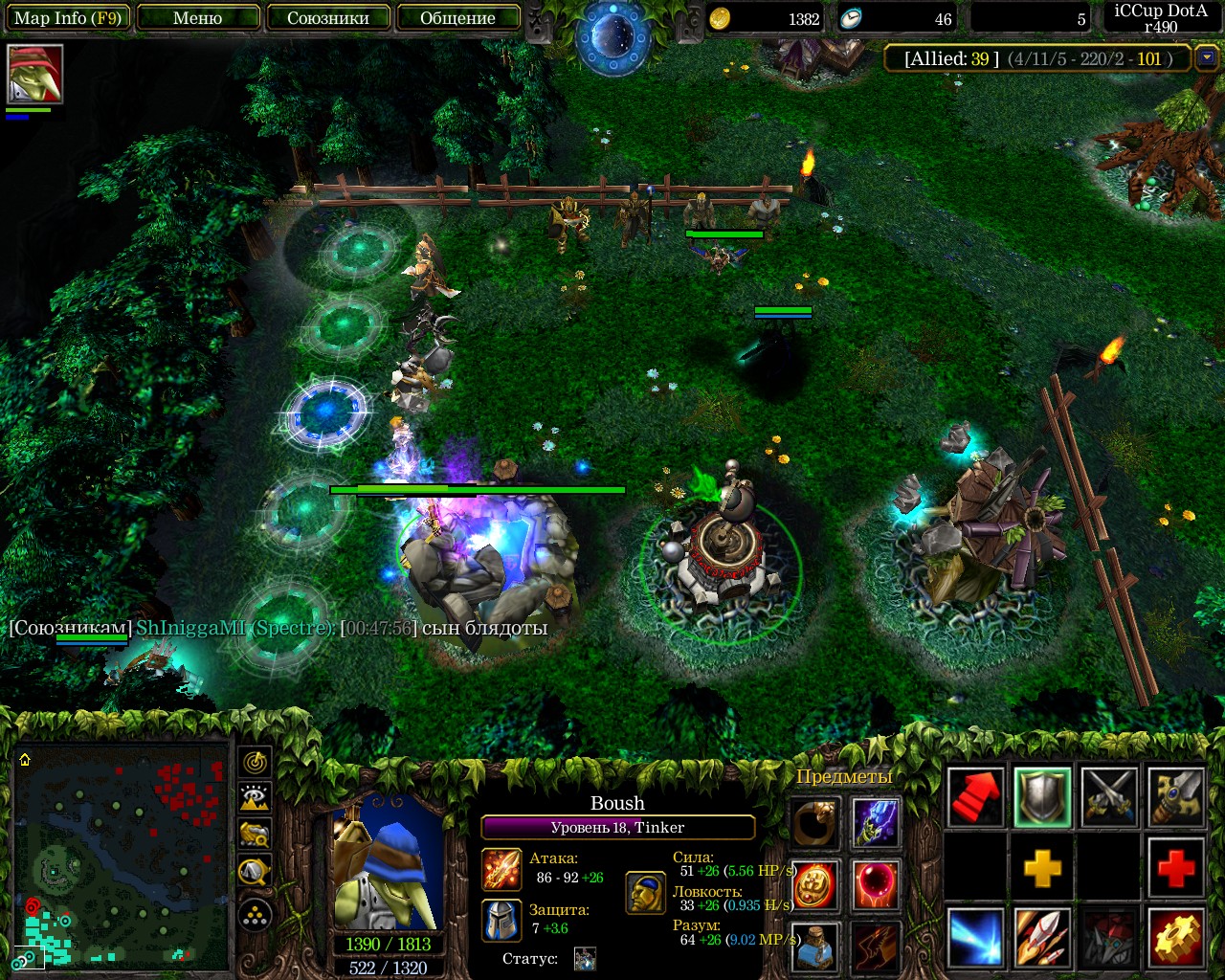Viewport: 1225px width, 980px height.
Task: Open the Общение chat log menu
Action: [457, 18]
